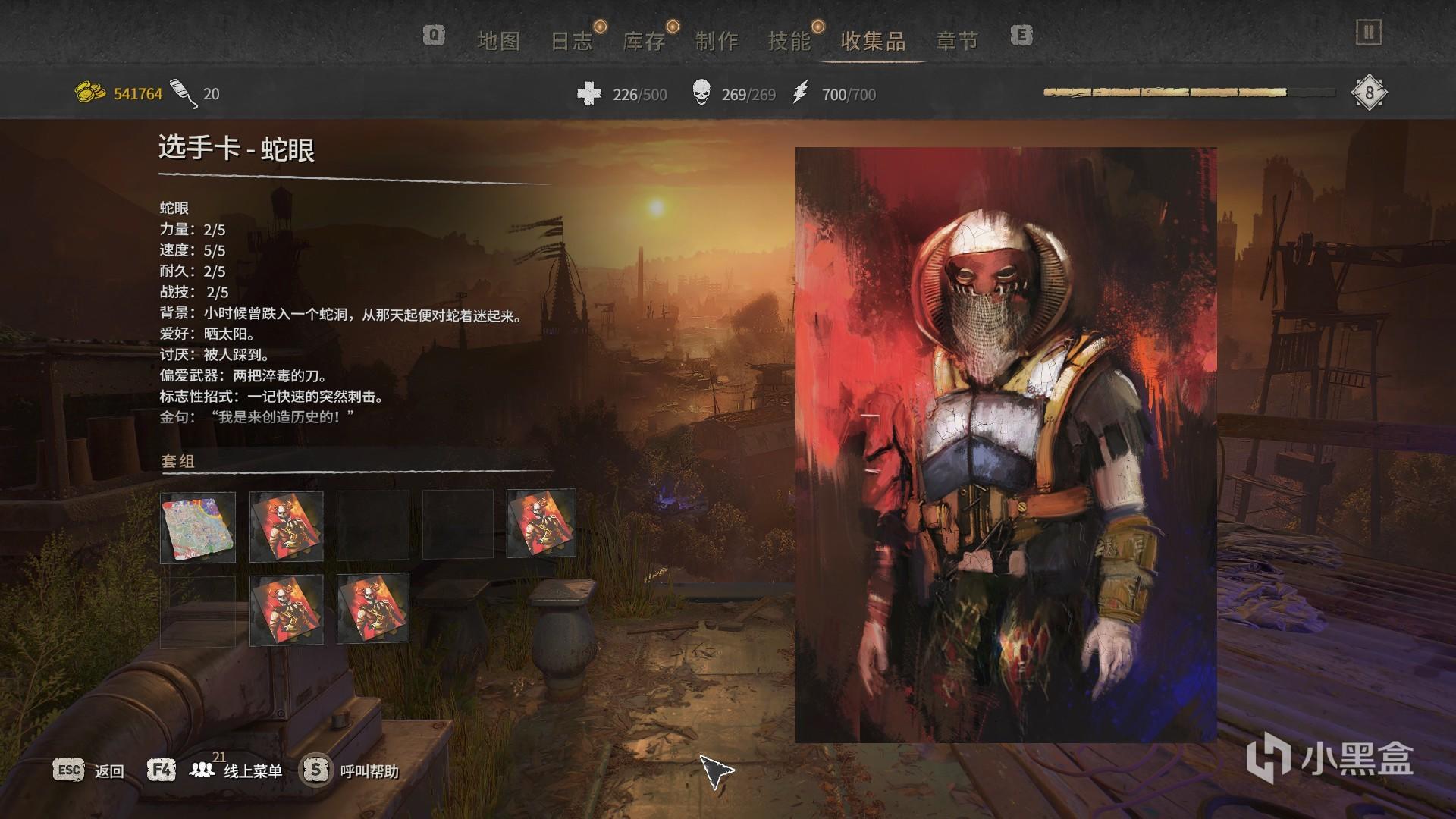Image resolution: width=1456 pixels, height=819 pixels.
Task: Select the colorful map collectible thumbnail
Action: (198, 526)
